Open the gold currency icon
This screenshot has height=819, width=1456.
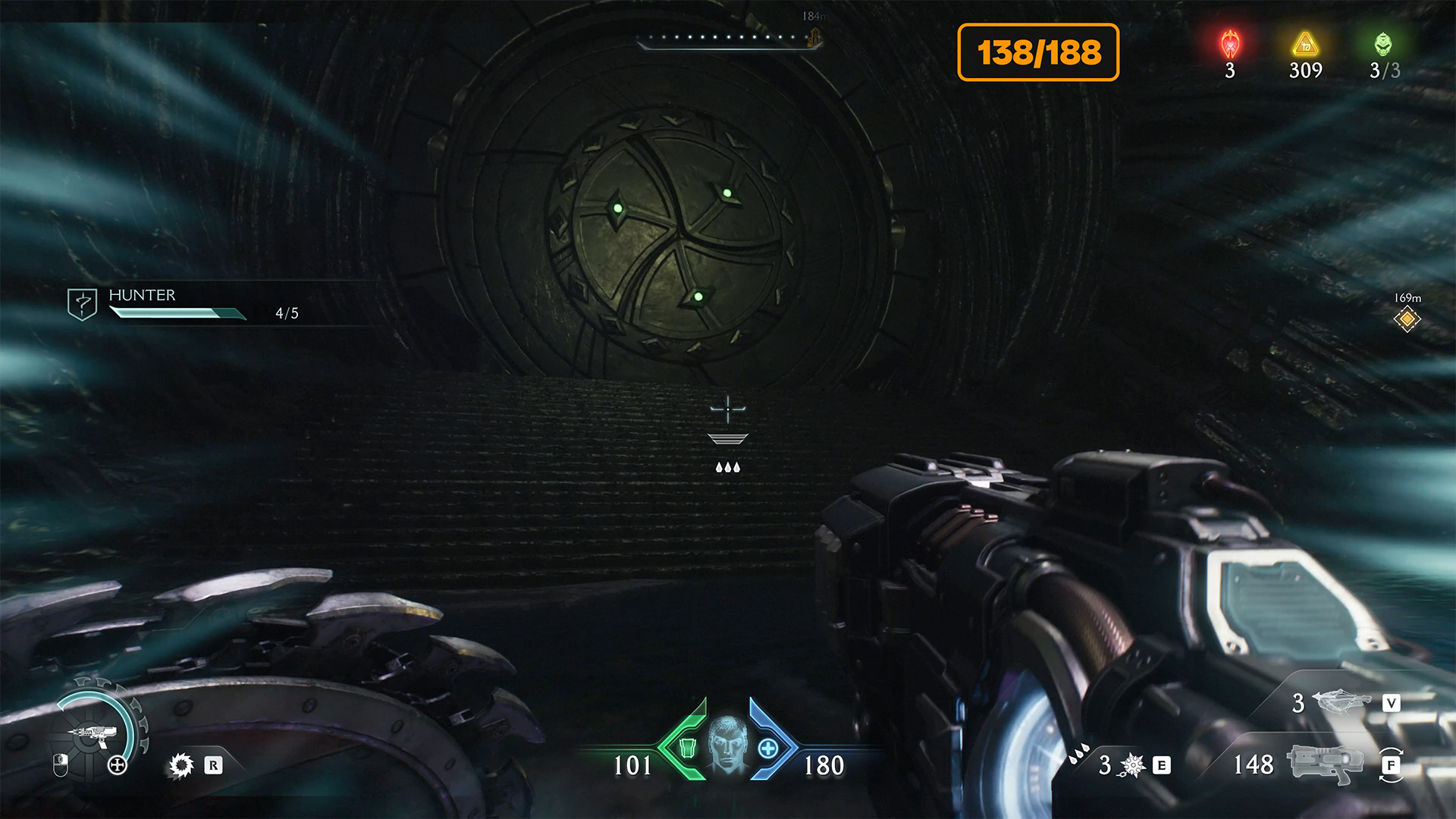tap(1305, 45)
